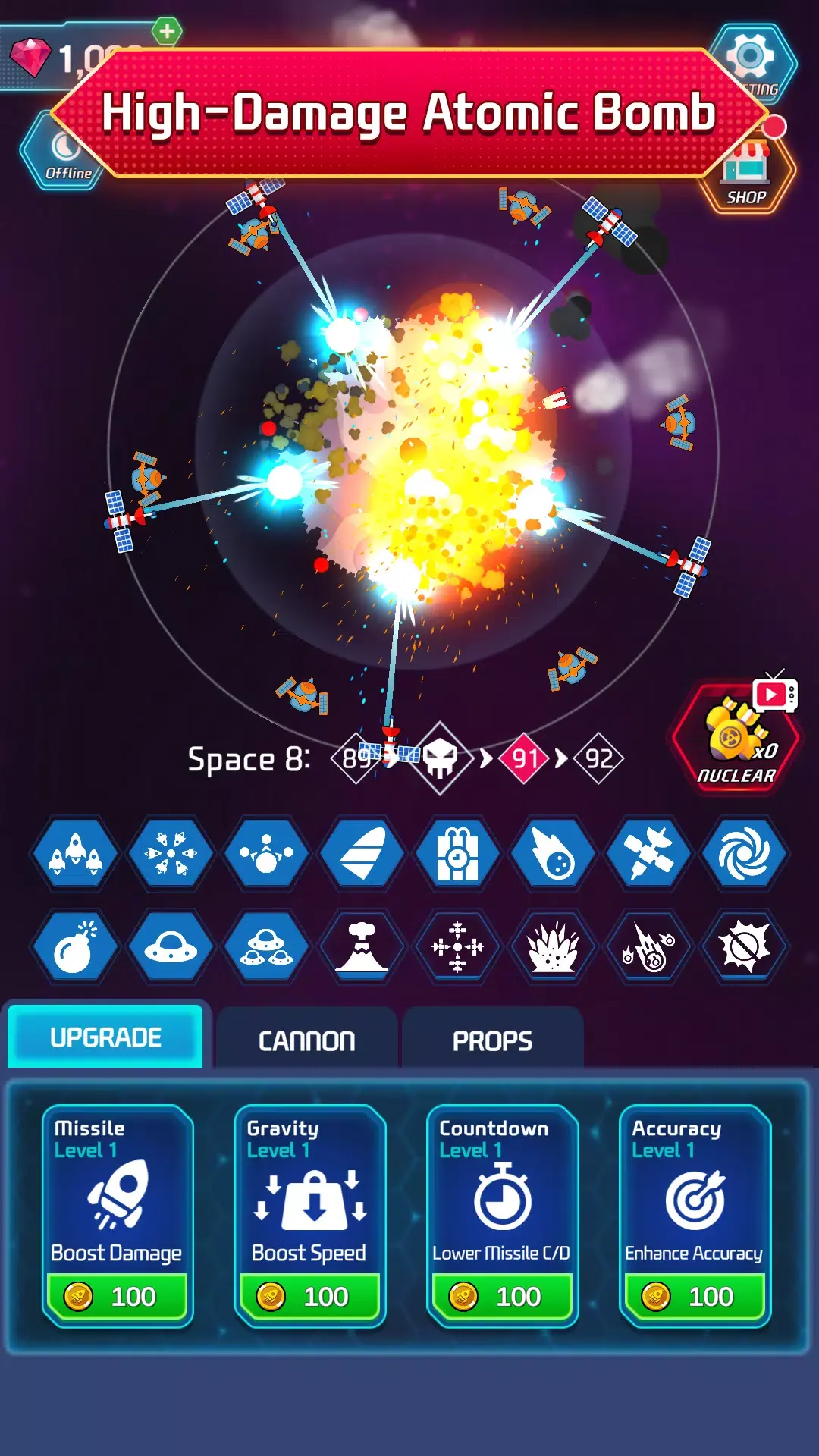This screenshot has height=1456, width=819.
Task: Add more gems with the plus button
Action: pyautogui.click(x=167, y=32)
